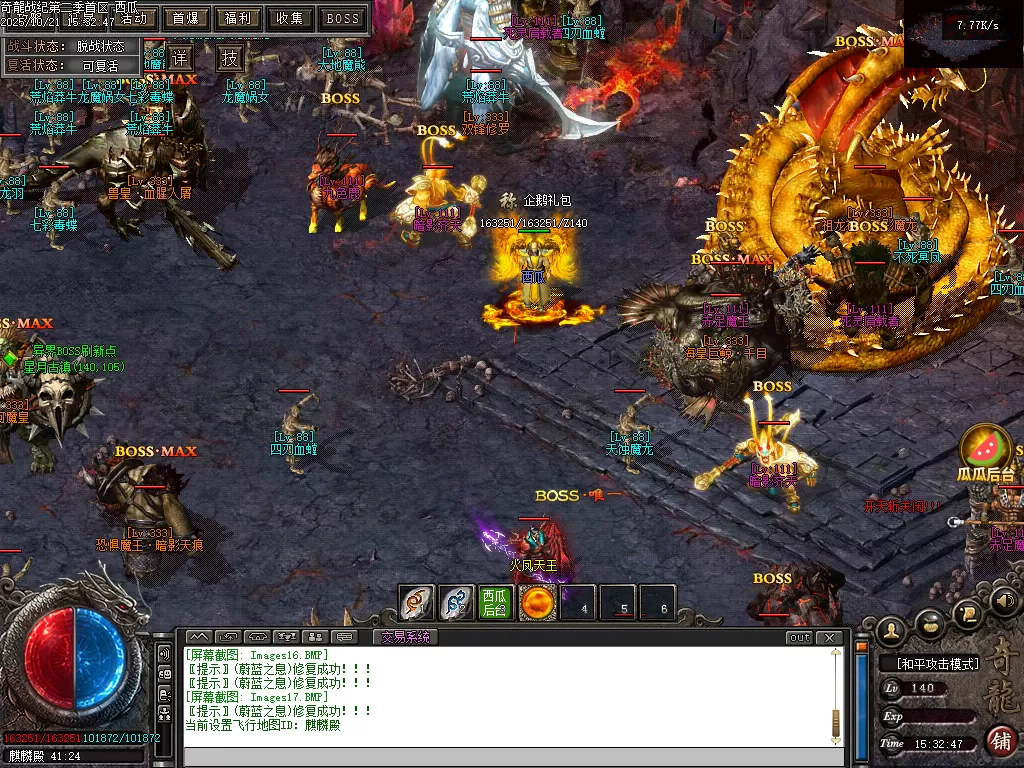The width and height of the screenshot is (1024, 768).
Task: Open the 收集 collection menu
Action: [290, 18]
